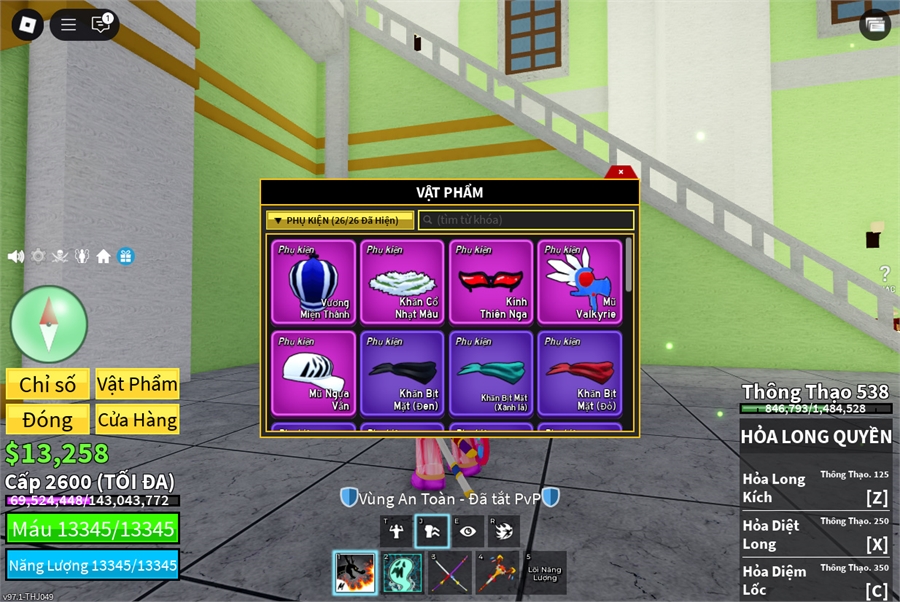Click the Đóng button
Viewport: 900px width, 602px height.
click(47, 420)
